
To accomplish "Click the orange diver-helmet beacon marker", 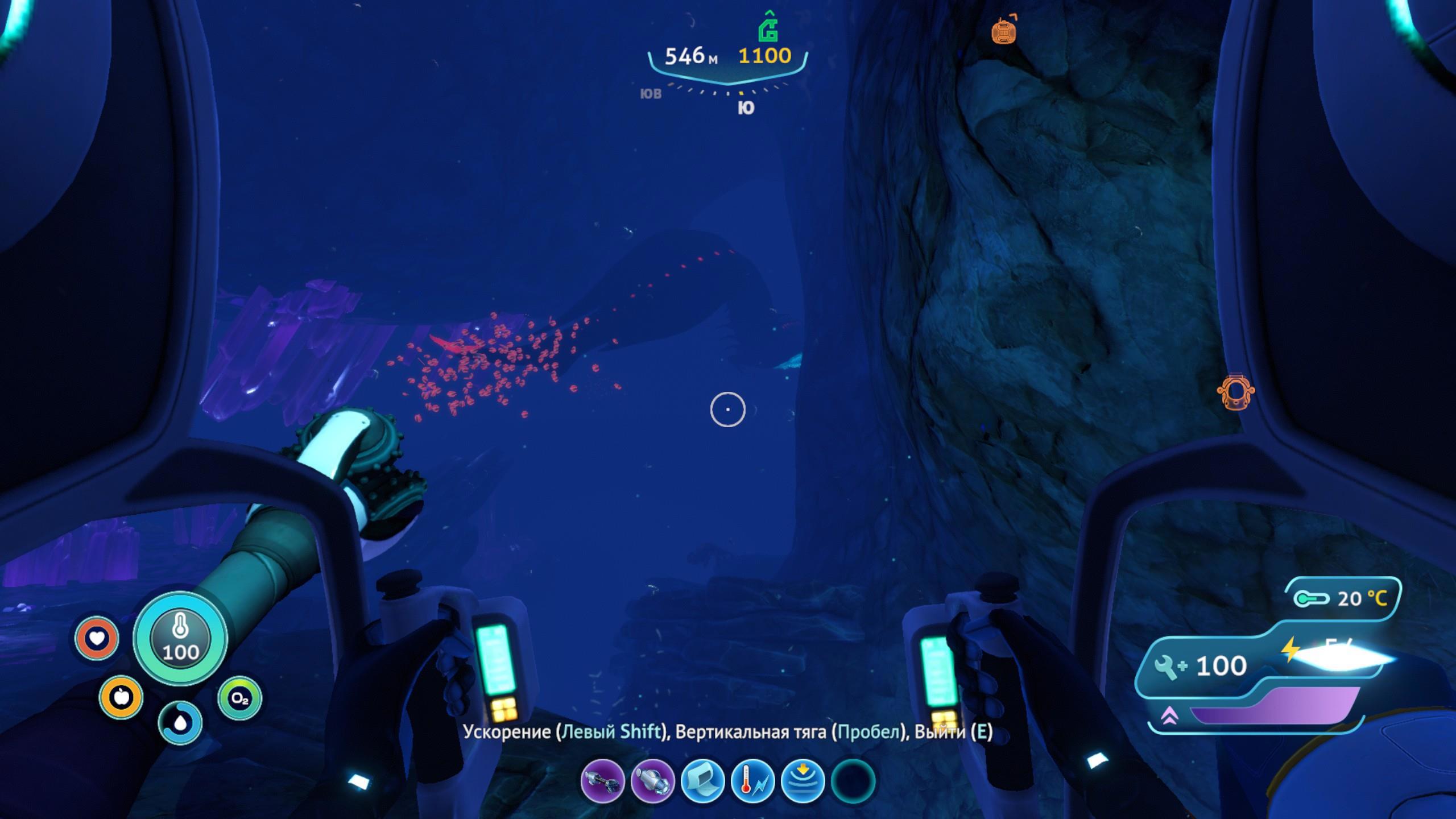I will pos(1235,392).
